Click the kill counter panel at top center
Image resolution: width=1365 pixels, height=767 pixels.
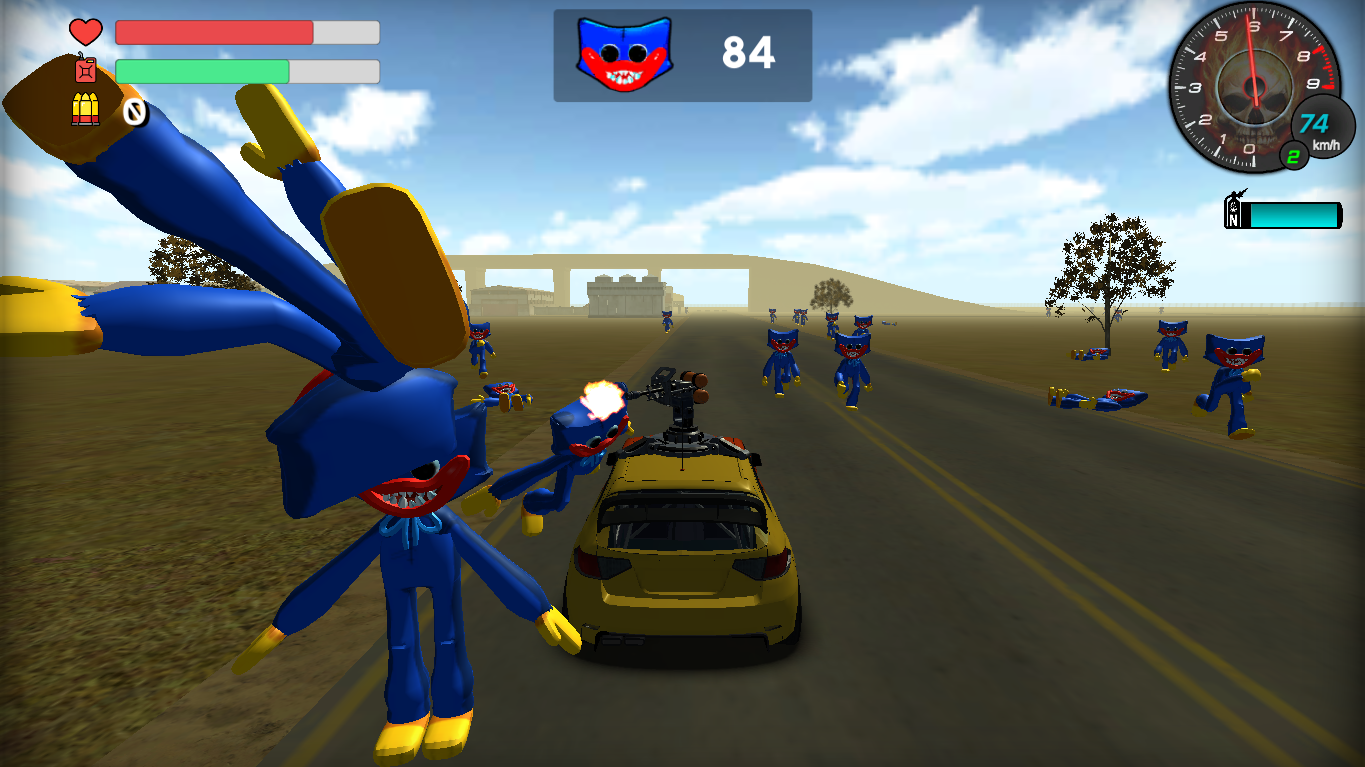(x=684, y=53)
